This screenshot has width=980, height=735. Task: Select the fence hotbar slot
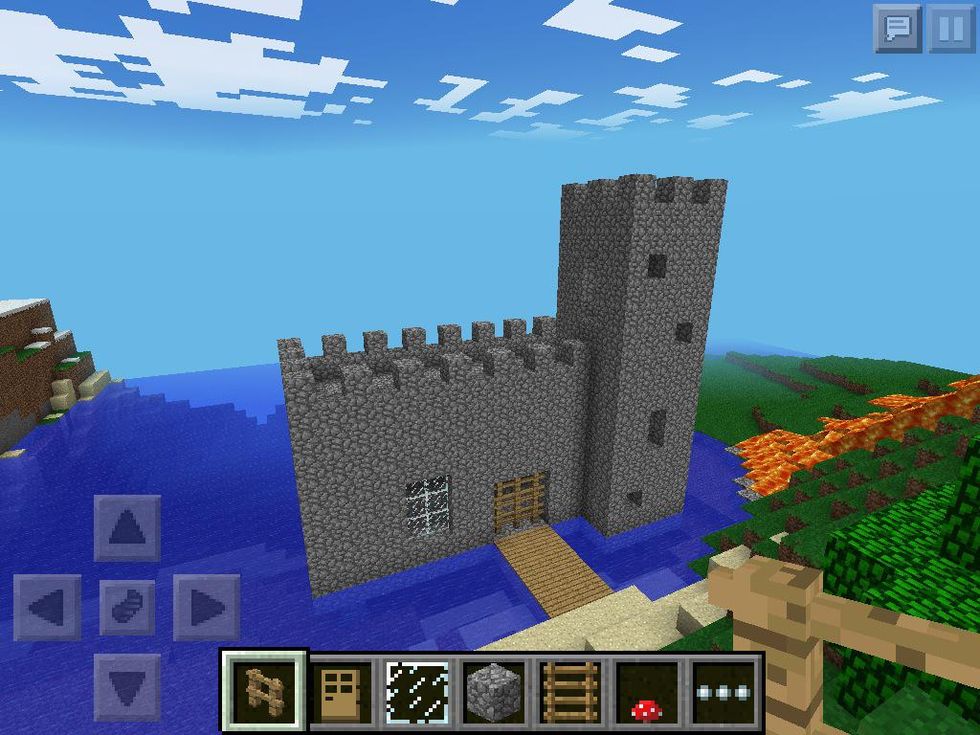coord(264,690)
